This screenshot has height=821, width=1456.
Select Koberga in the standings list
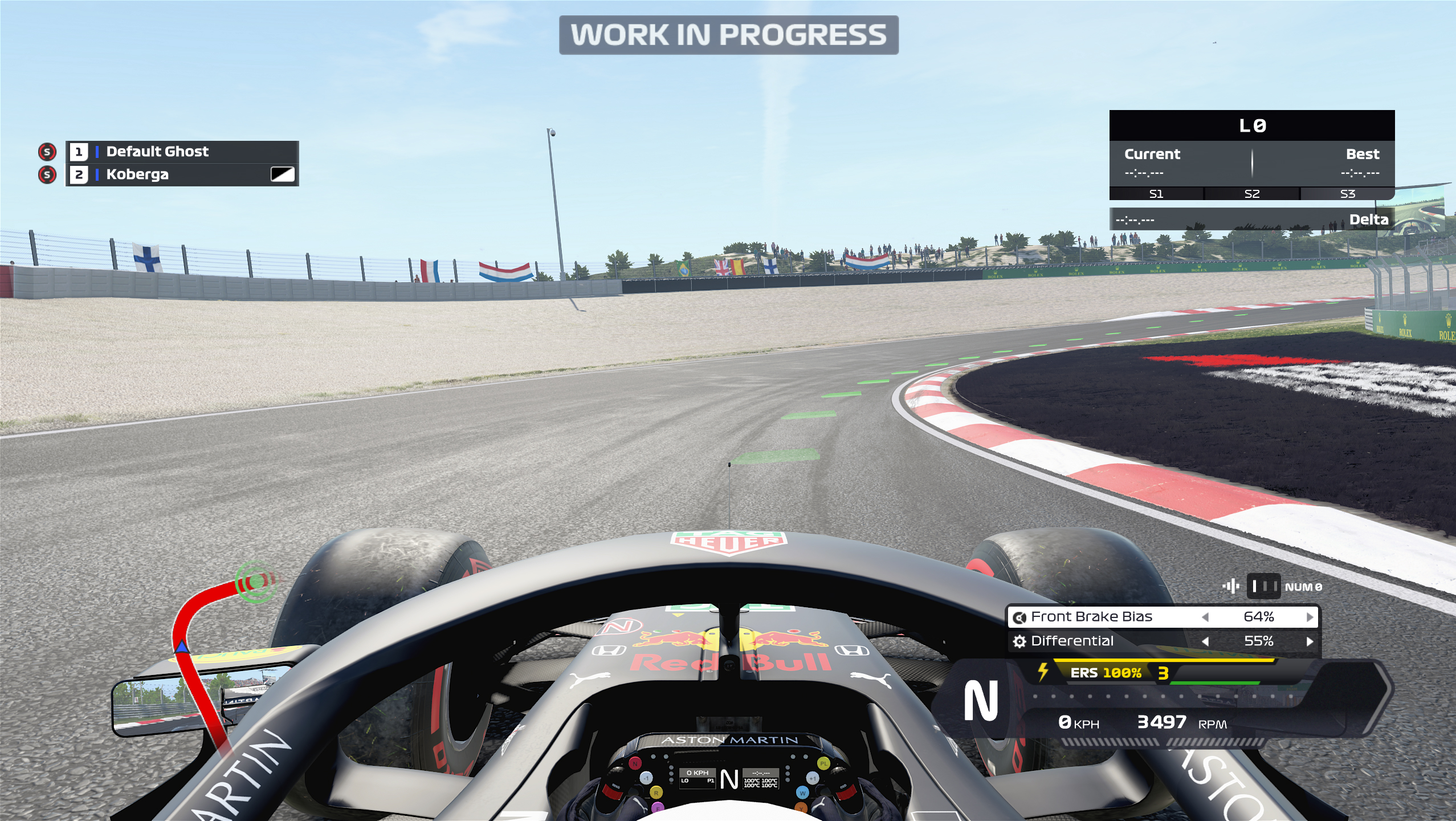[x=137, y=174]
